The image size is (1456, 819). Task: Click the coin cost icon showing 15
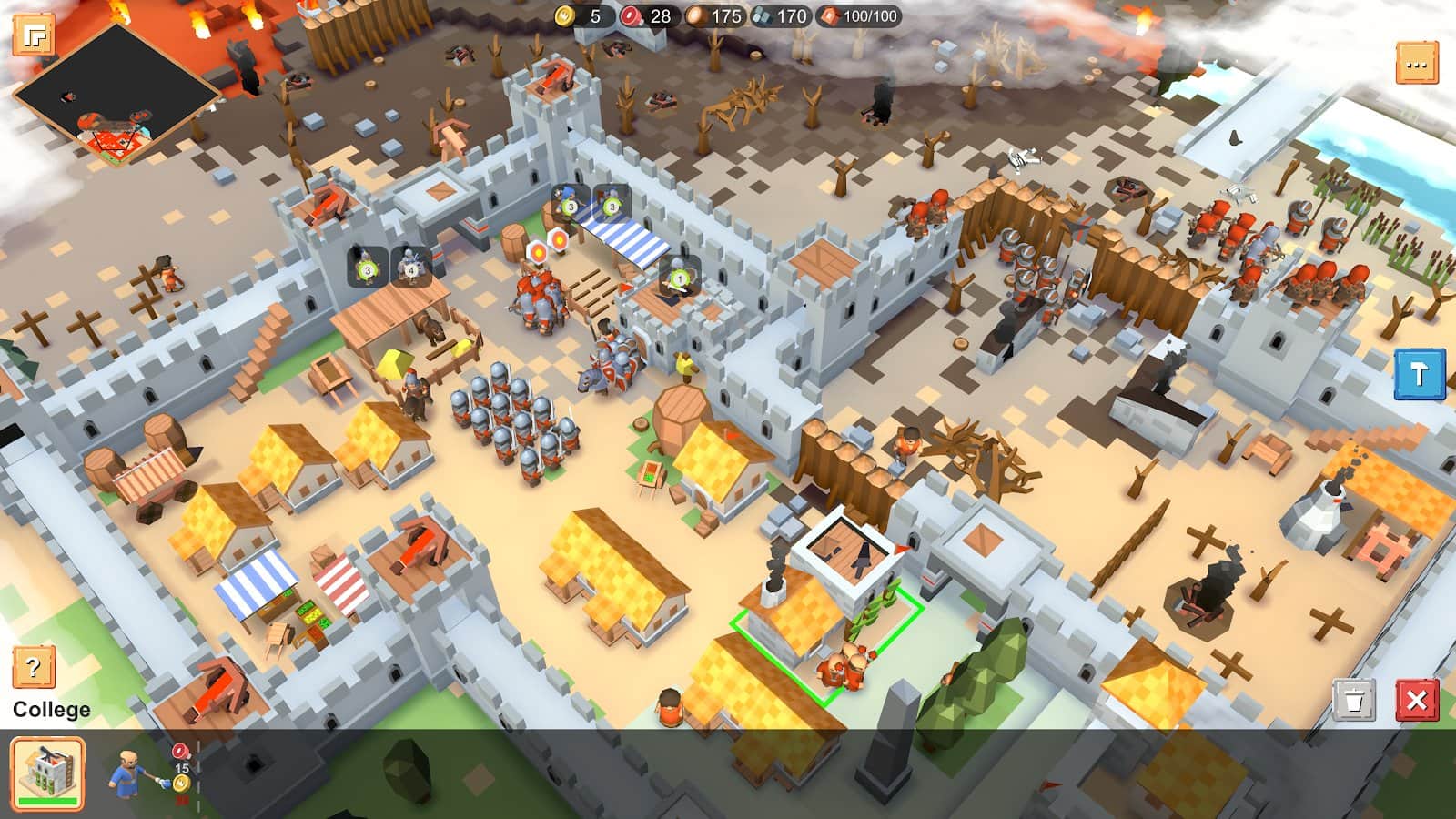pos(180,783)
